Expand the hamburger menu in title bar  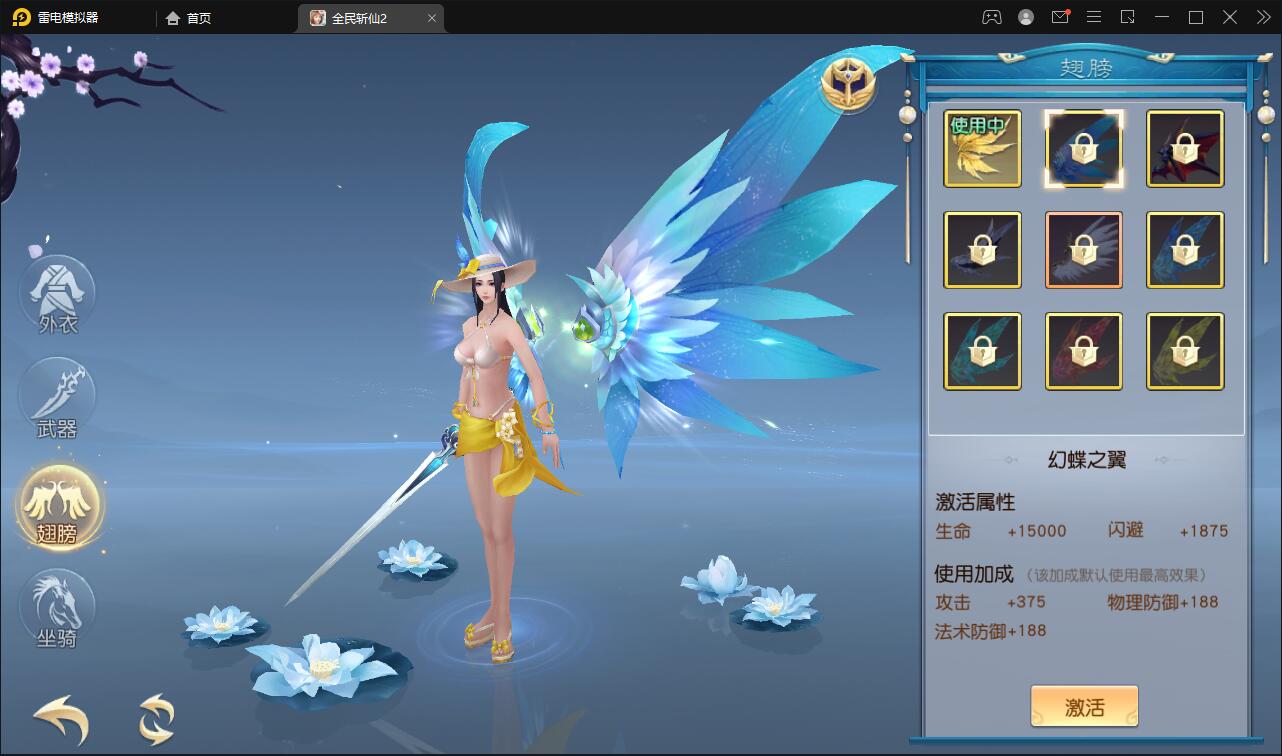[x=1094, y=17]
